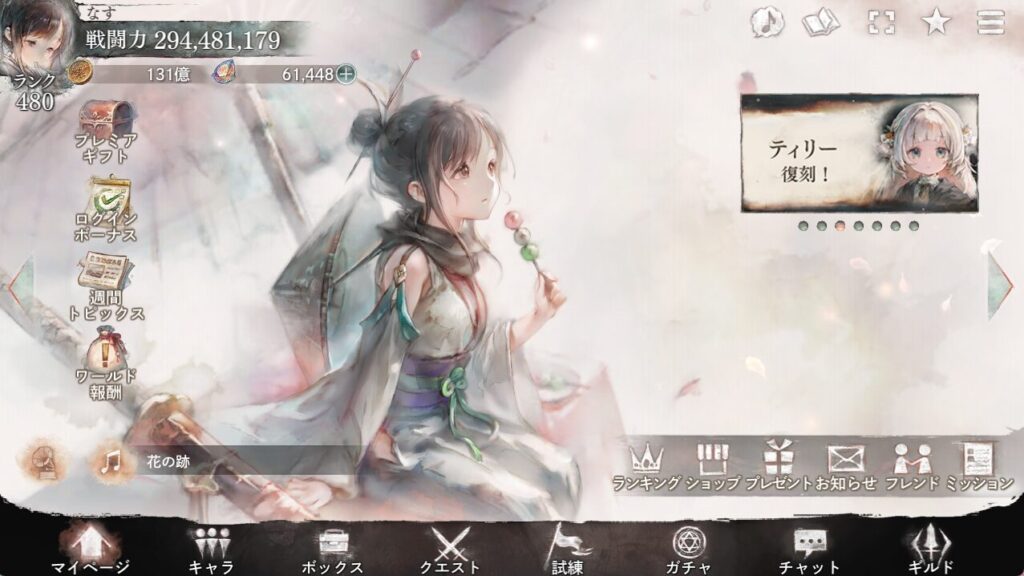Viewport: 1024px width, 576px height.
Task: Select the ガチャ gacha tab
Action: pos(688,549)
